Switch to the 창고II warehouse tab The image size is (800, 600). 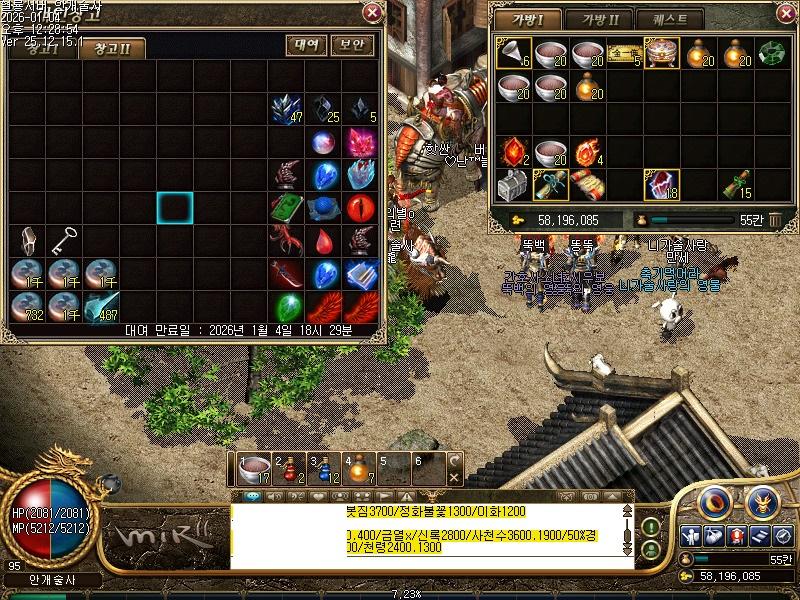coord(112,48)
